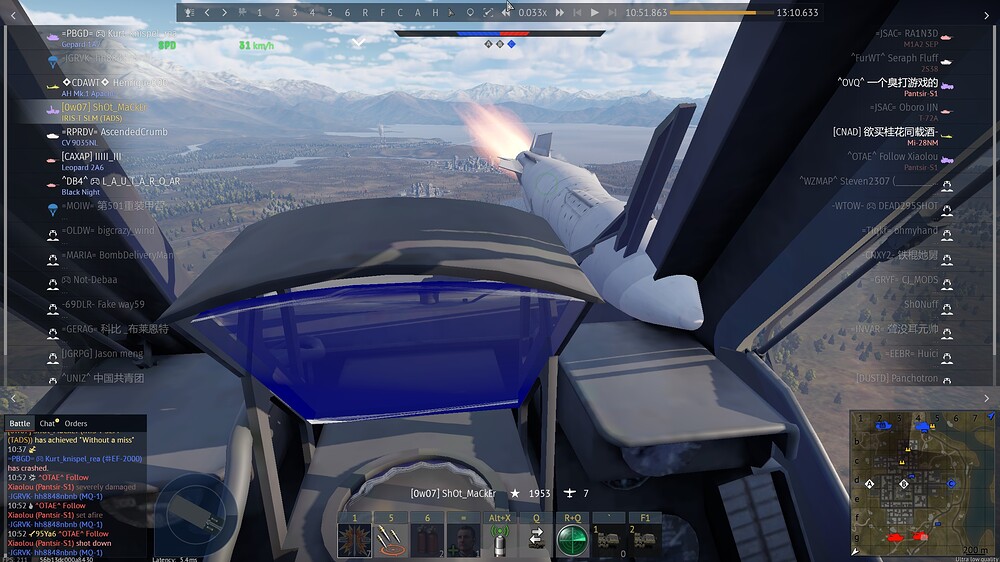Image resolution: width=1000 pixels, height=562 pixels.
Task: Speed up replay with fast-forward button
Action: point(560,12)
